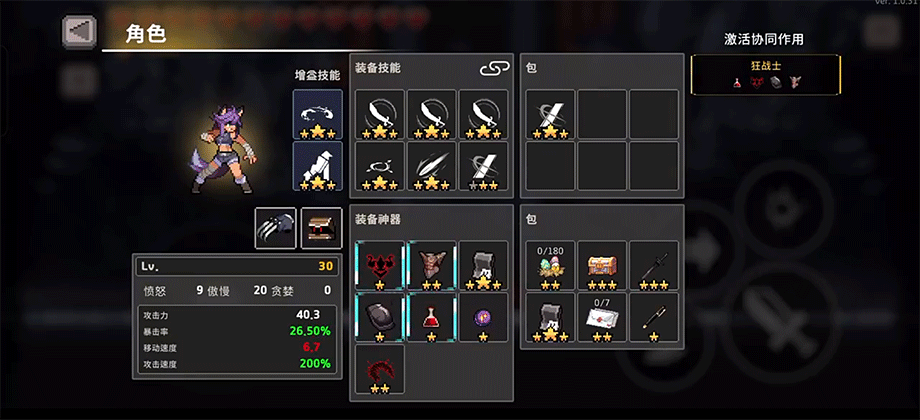Image resolution: width=920 pixels, height=420 pixels.
Task: Go back using the arrow button
Action: [79, 31]
